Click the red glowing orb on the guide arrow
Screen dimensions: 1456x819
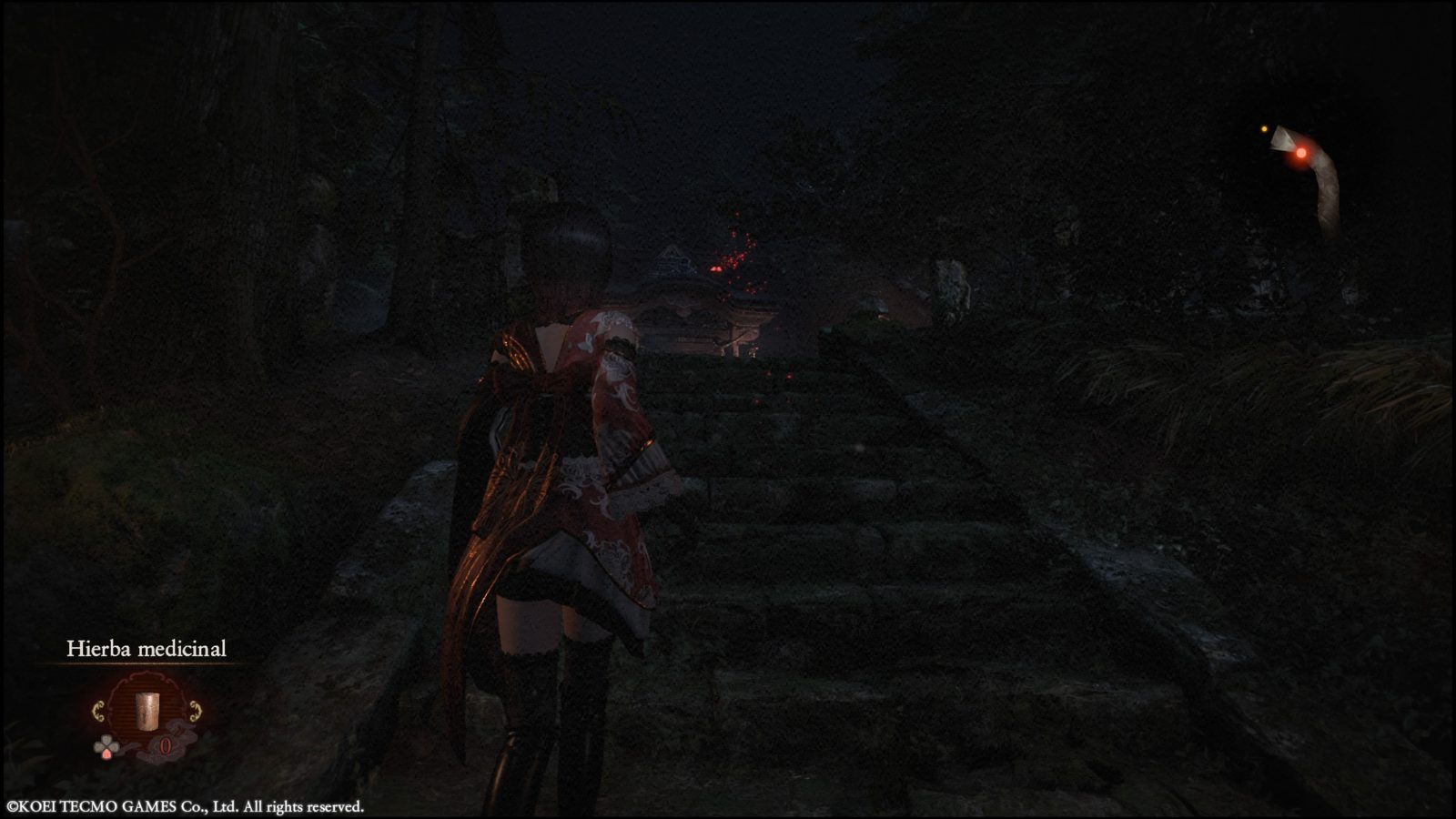[1301, 154]
